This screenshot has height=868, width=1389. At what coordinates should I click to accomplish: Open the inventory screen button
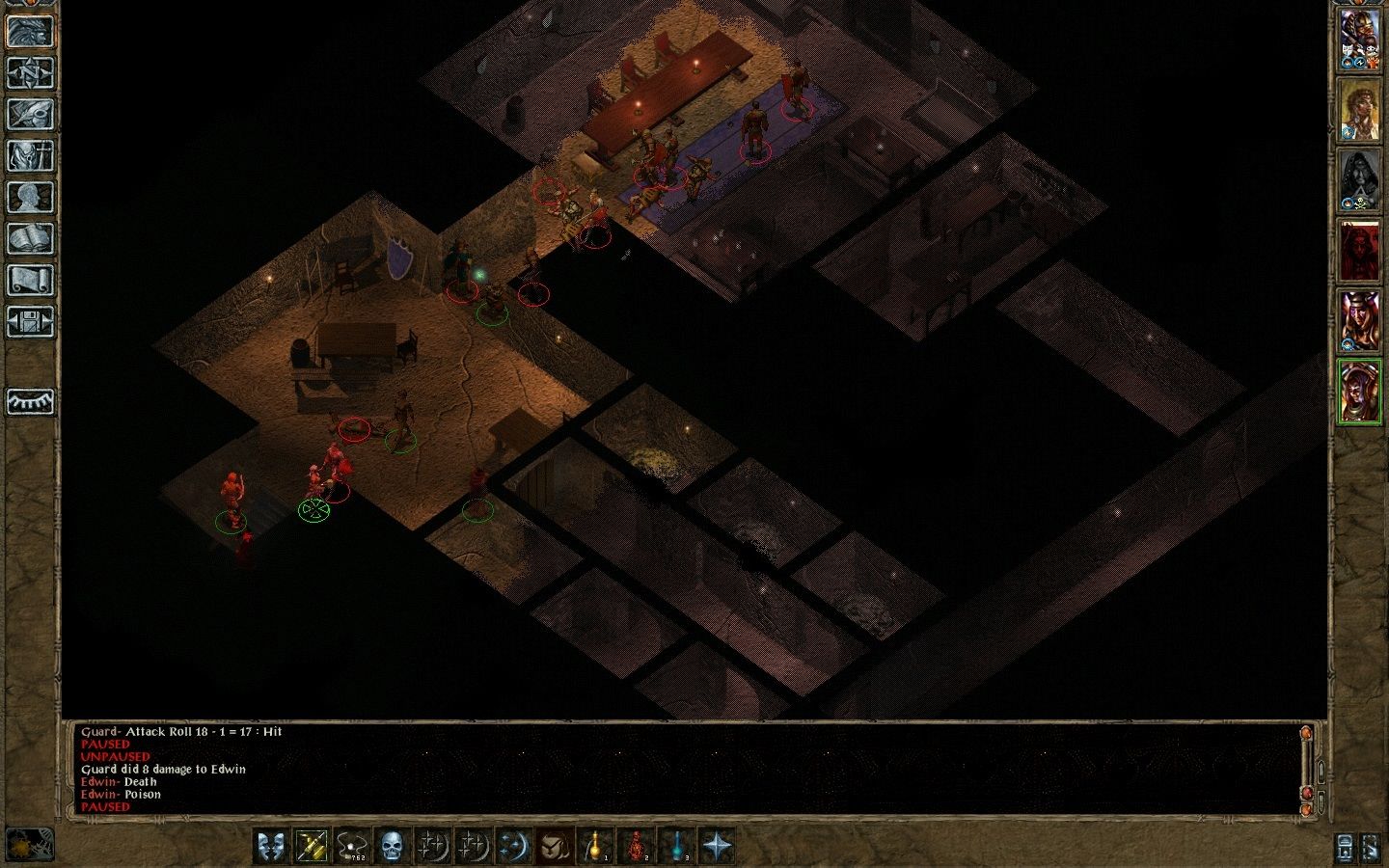pos(30,155)
